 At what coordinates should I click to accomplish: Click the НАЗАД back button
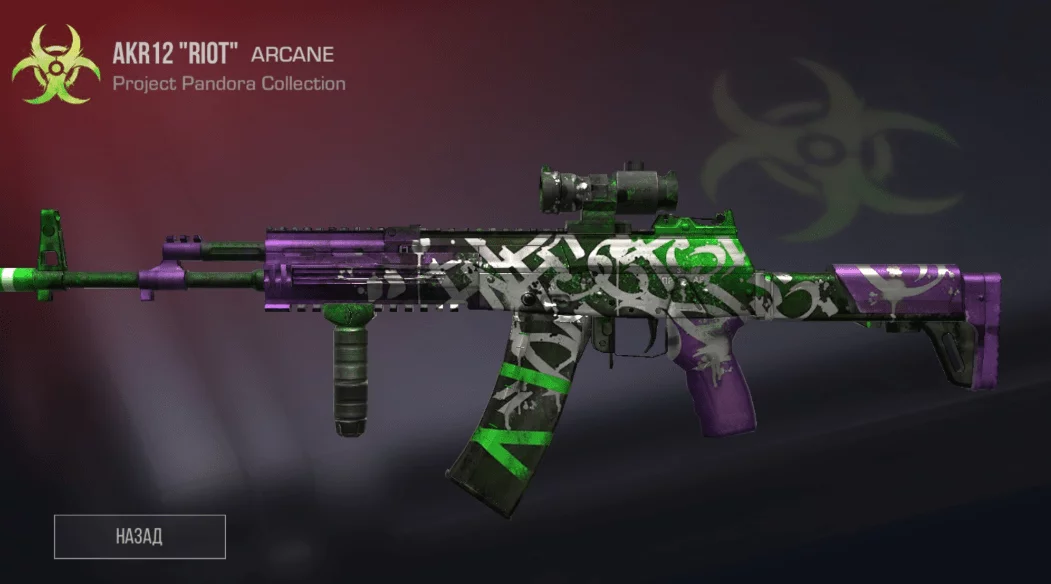(140, 536)
